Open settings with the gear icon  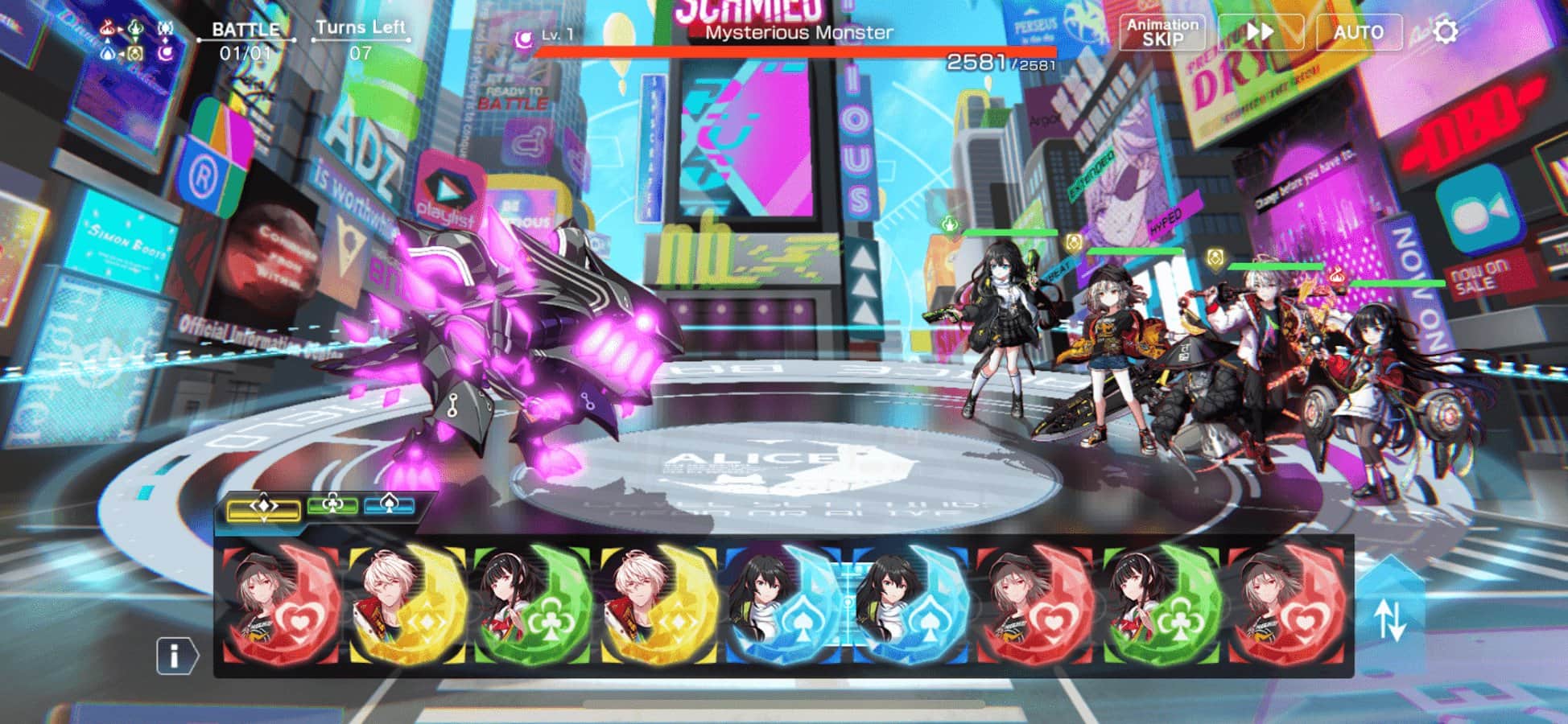(x=1446, y=32)
